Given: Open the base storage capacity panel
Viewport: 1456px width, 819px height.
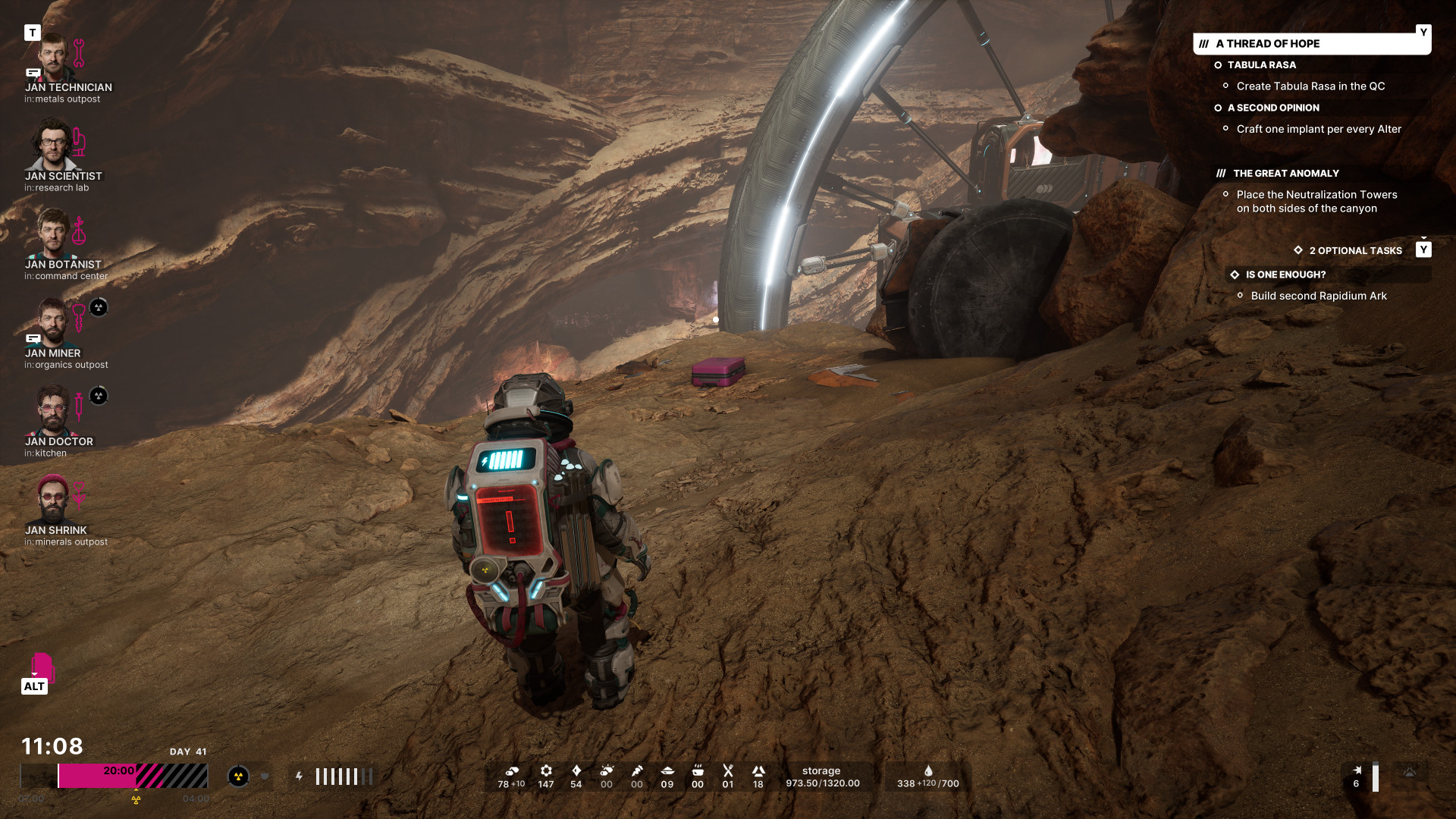Looking at the screenshot, I should point(822,777).
